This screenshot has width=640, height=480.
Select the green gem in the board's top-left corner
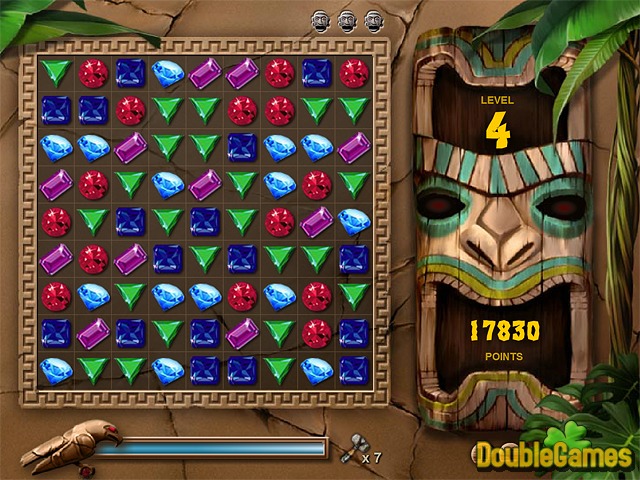tap(57, 72)
